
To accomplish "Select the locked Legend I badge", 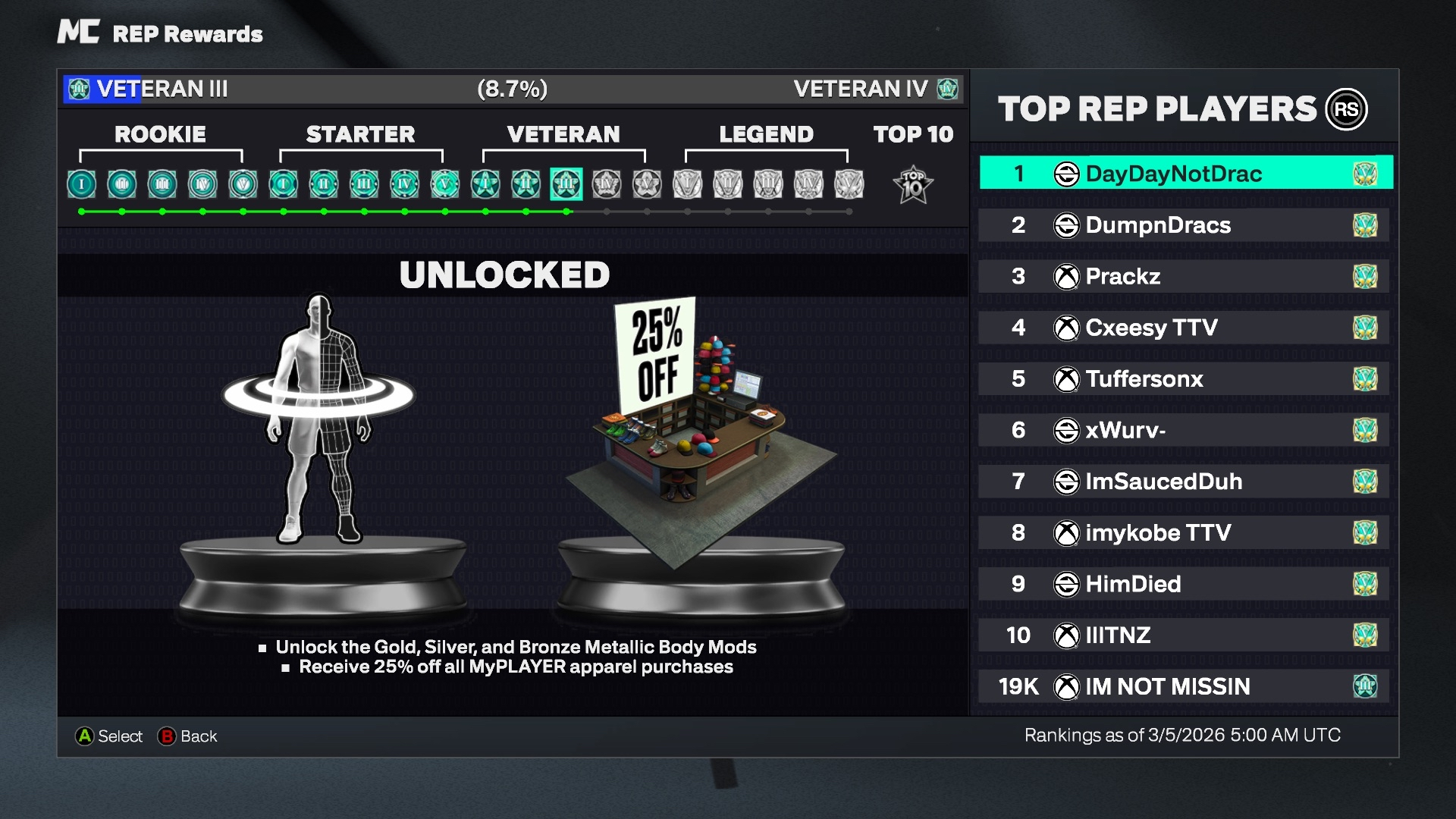I will (x=688, y=184).
